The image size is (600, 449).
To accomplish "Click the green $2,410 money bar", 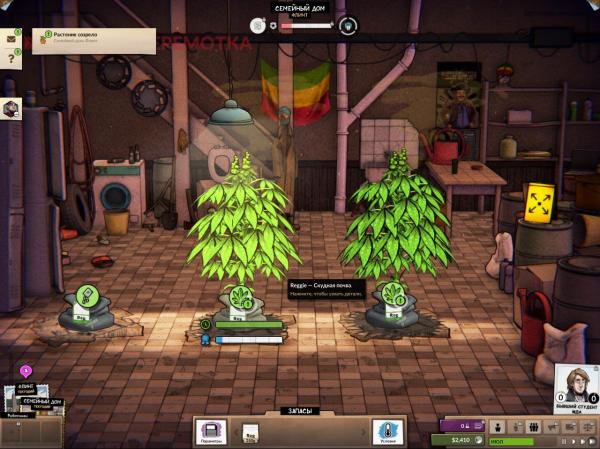I will click(x=456, y=439).
